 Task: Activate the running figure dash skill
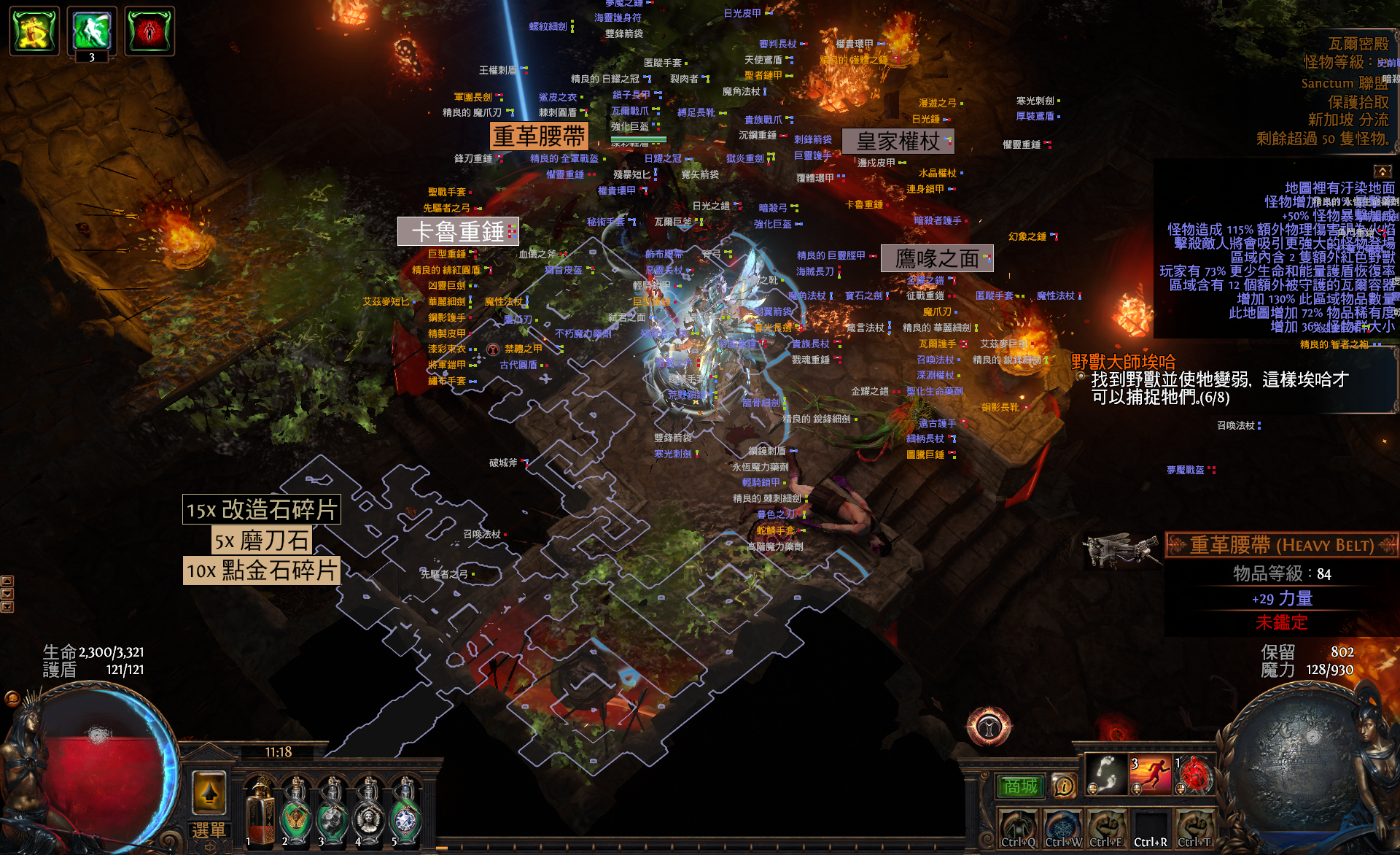tap(1150, 775)
